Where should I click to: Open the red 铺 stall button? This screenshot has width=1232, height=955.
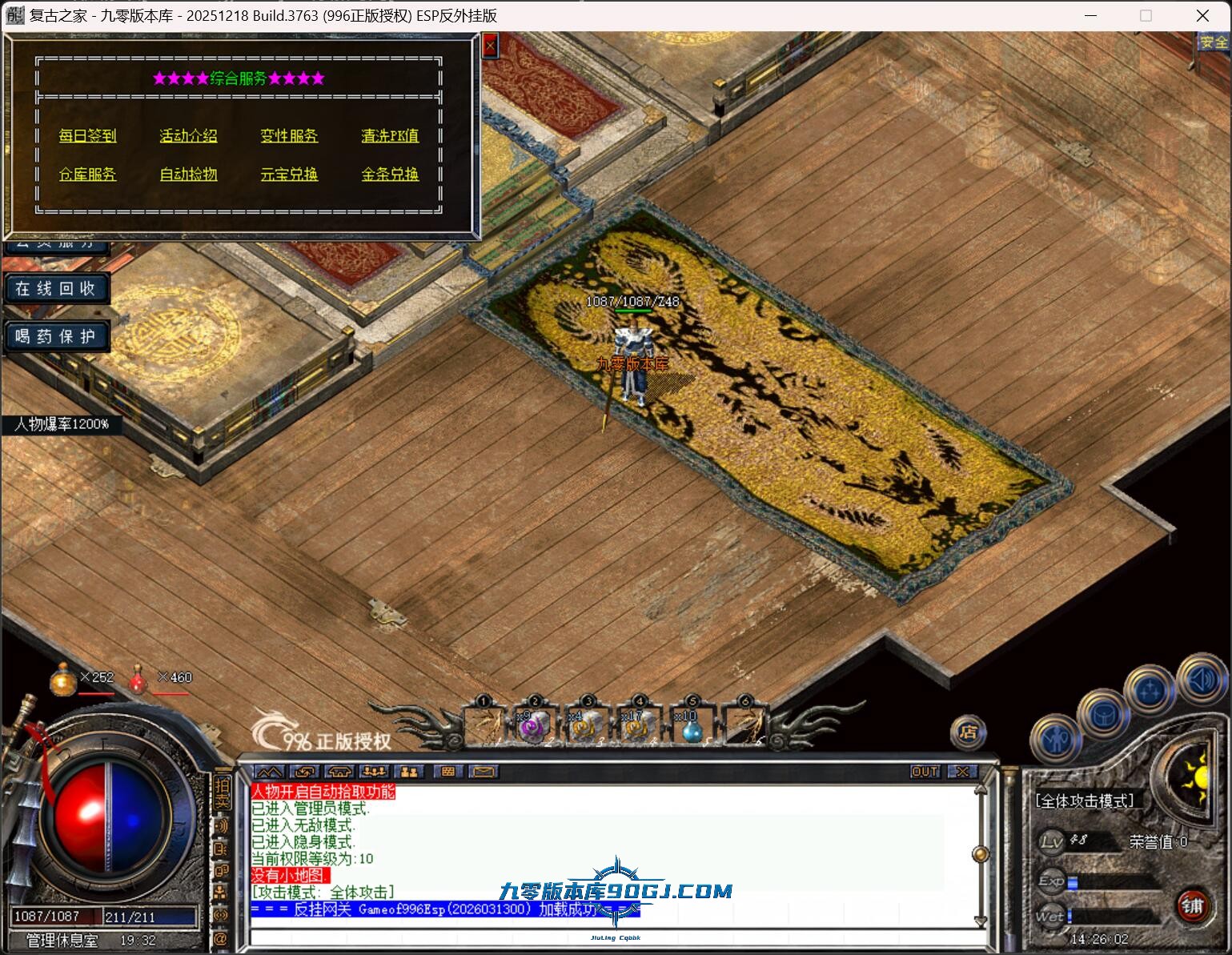(x=1192, y=905)
